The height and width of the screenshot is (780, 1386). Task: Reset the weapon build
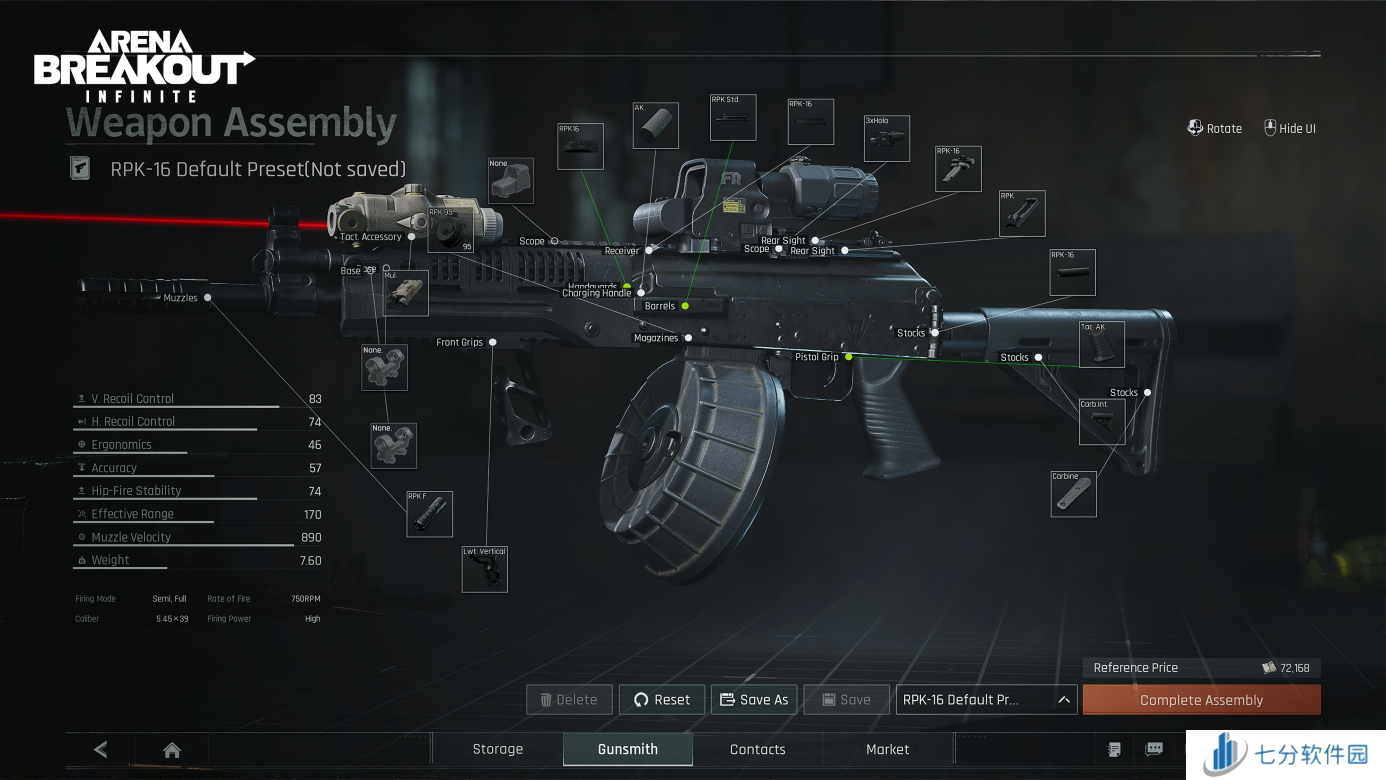661,700
